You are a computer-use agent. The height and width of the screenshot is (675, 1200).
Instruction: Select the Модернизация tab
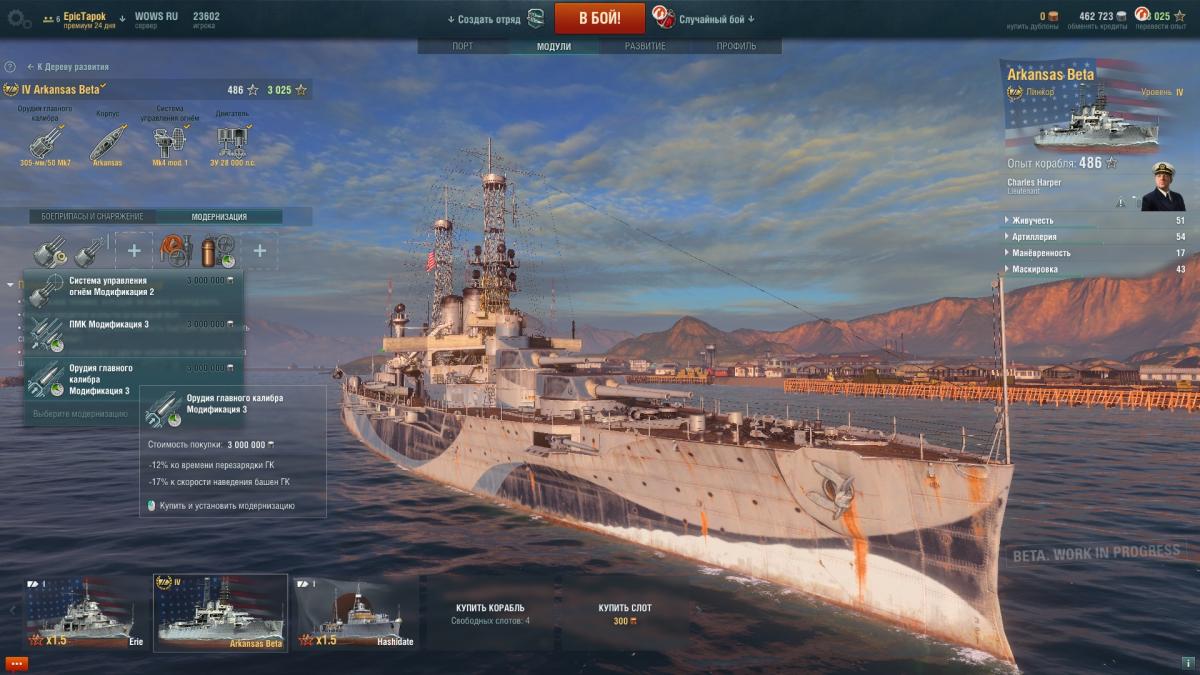click(219, 216)
